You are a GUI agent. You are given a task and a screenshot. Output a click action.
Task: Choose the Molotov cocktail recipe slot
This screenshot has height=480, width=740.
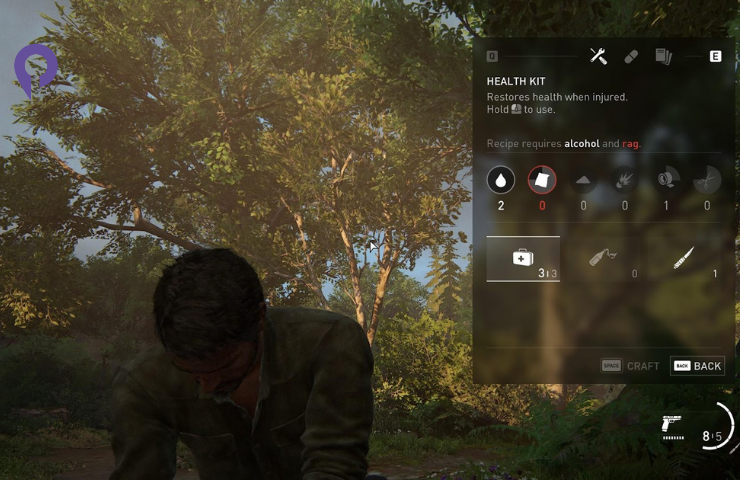[602, 259]
